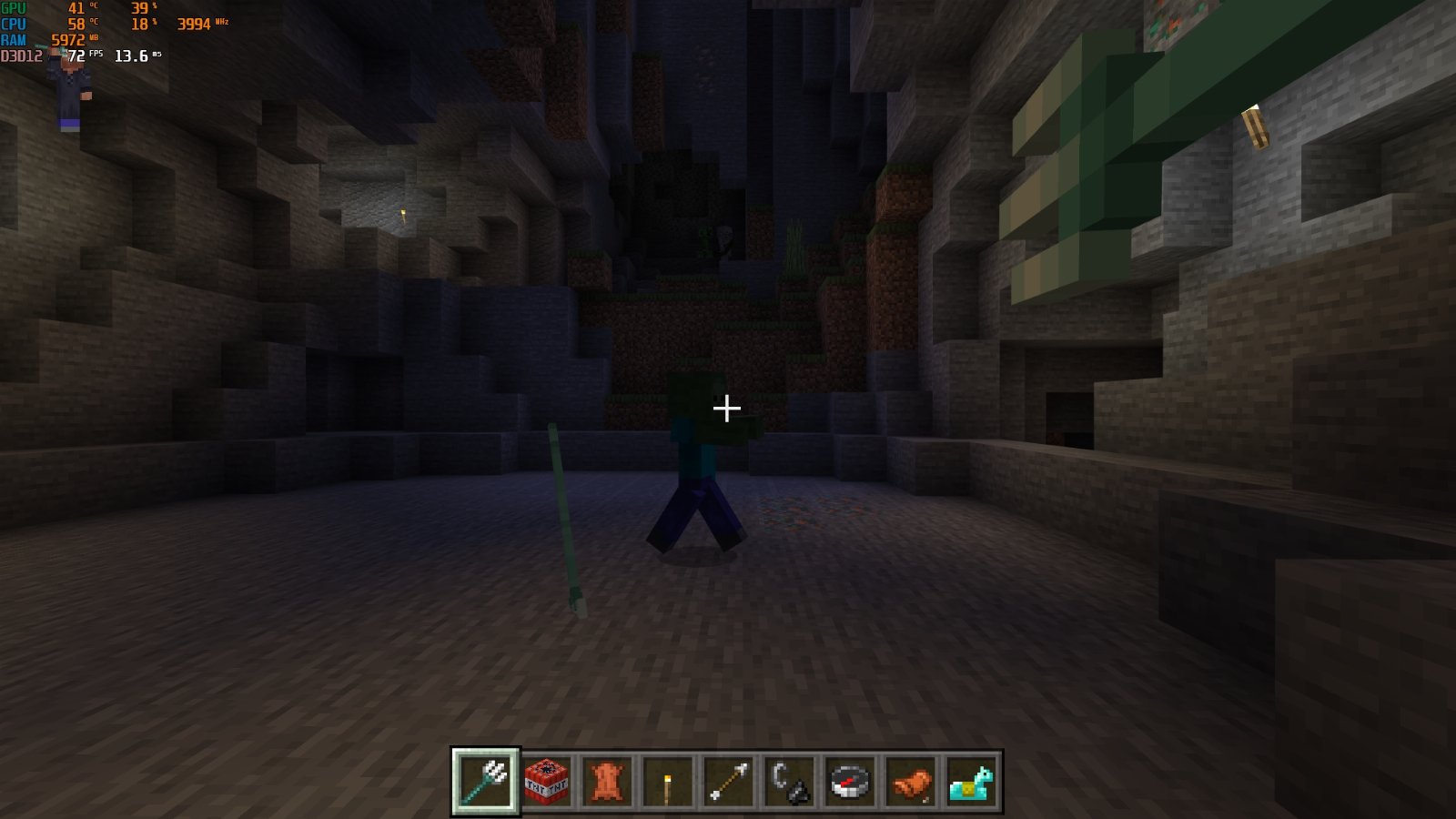Select the diamond horse armor slot
The image size is (1456, 819).
pyautogui.click(x=971, y=781)
